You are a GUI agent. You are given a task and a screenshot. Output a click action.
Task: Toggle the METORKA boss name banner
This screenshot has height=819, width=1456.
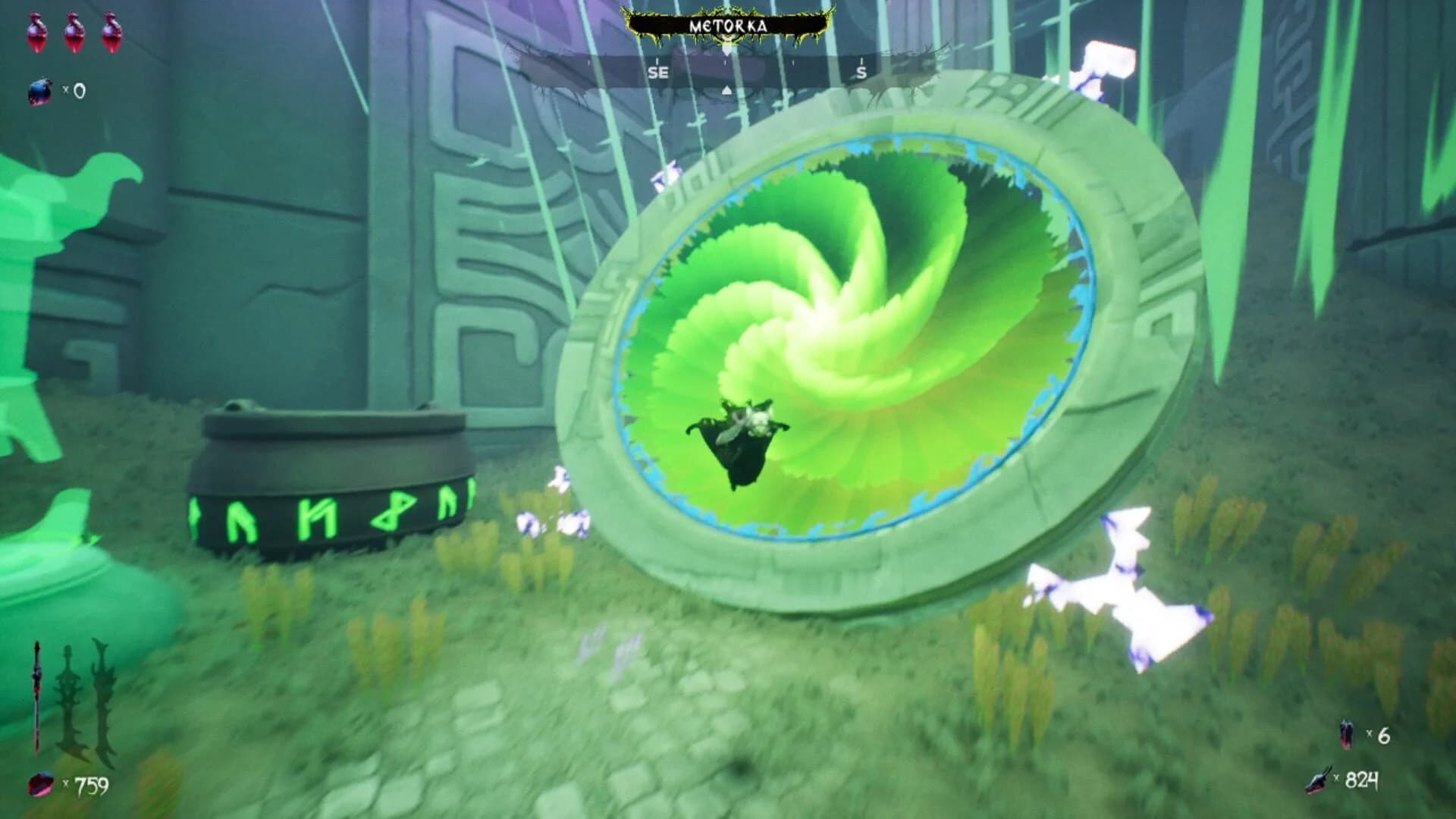point(726,23)
